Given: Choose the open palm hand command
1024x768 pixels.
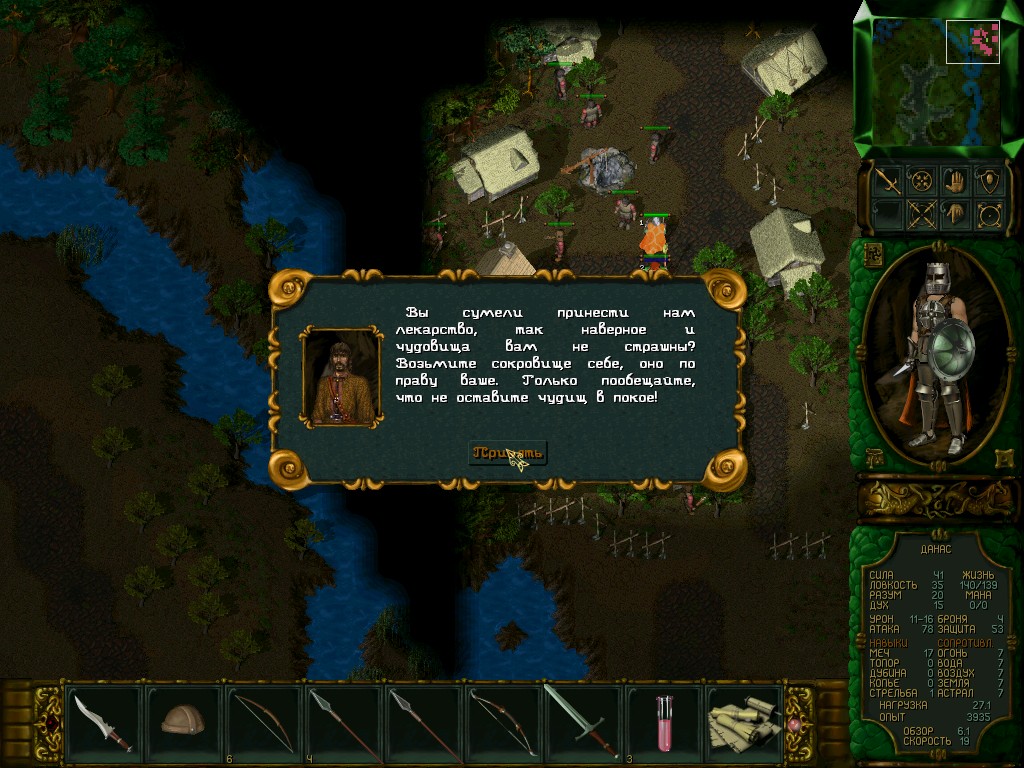Looking at the screenshot, I should coord(955,181).
